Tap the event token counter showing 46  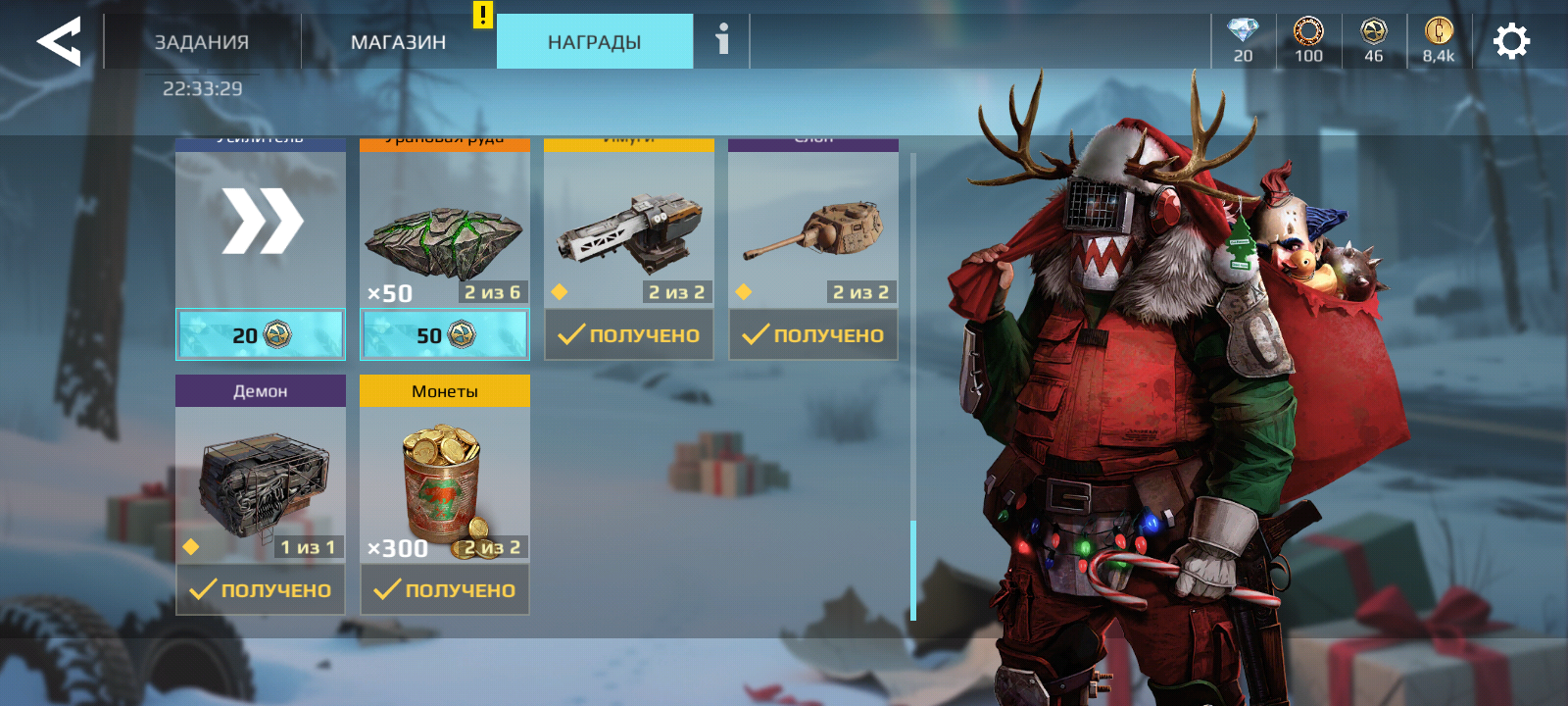(x=1374, y=40)
